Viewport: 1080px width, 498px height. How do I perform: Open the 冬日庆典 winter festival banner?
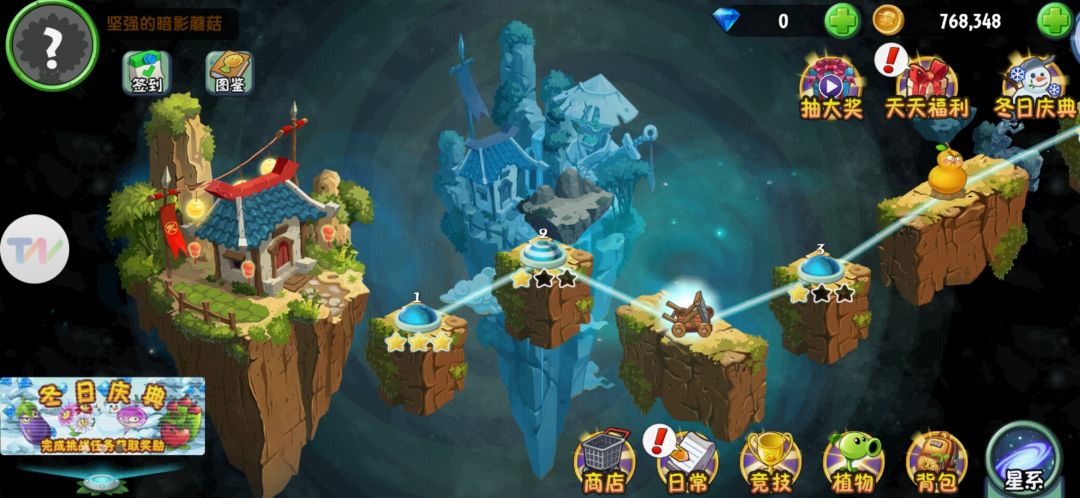(103, 418)
